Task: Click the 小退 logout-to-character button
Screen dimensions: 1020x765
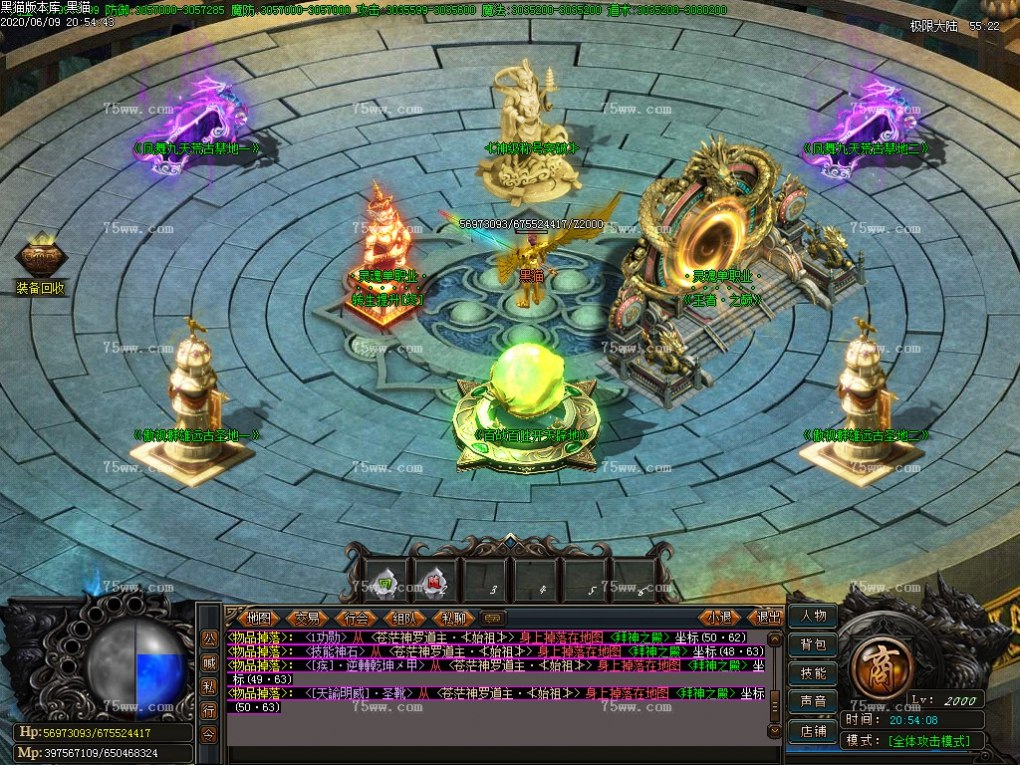Action: click(720, 618)
